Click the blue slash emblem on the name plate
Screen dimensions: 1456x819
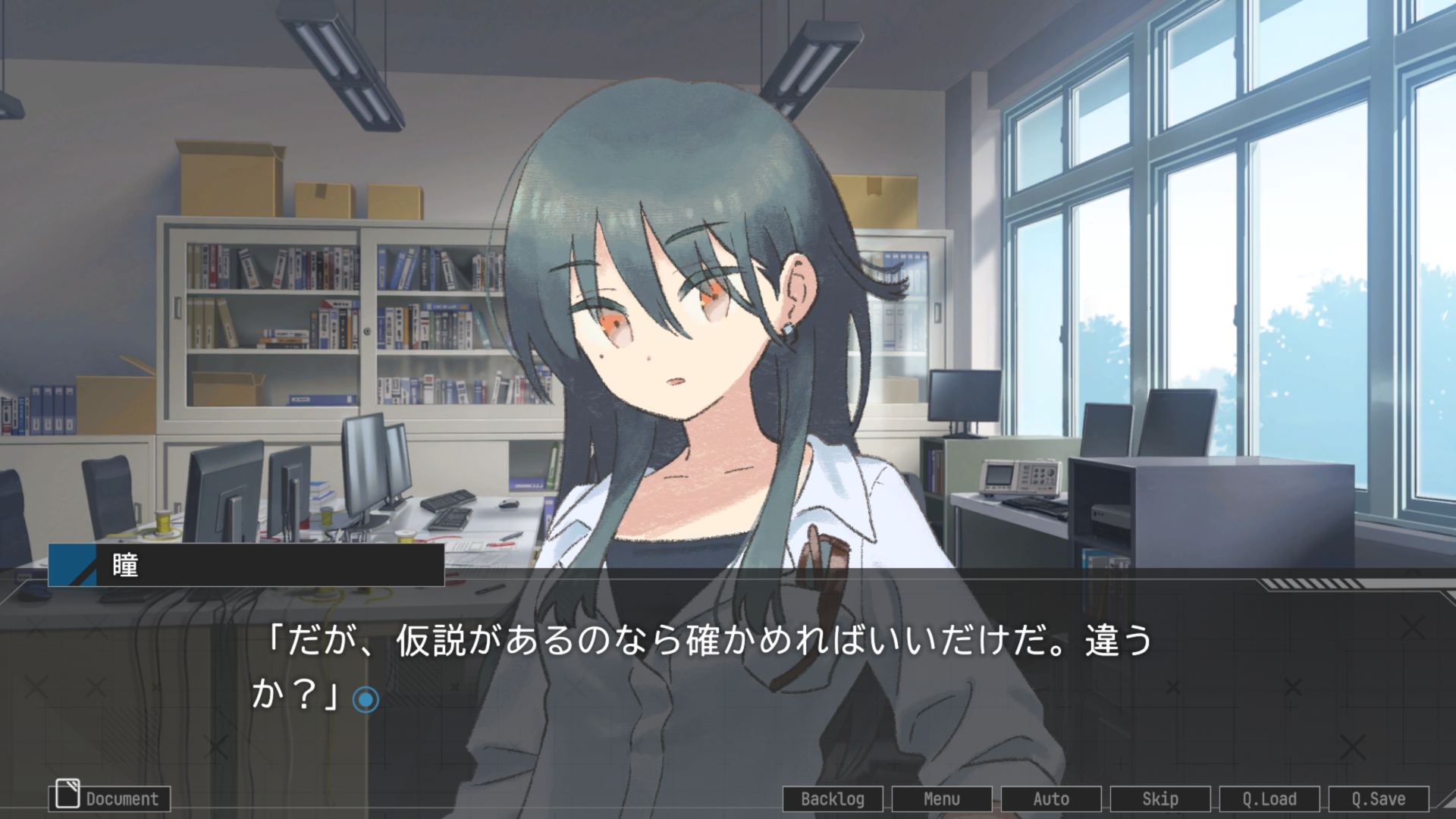[74, 565]
